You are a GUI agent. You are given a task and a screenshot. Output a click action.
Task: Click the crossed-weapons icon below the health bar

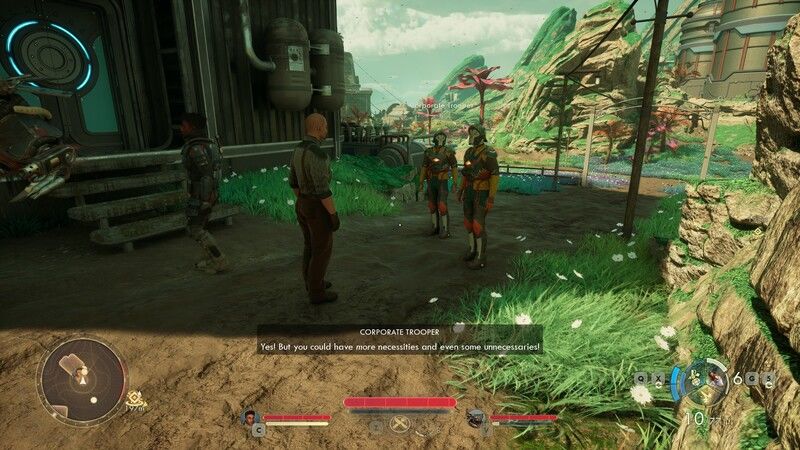click(x=401, y=425)
